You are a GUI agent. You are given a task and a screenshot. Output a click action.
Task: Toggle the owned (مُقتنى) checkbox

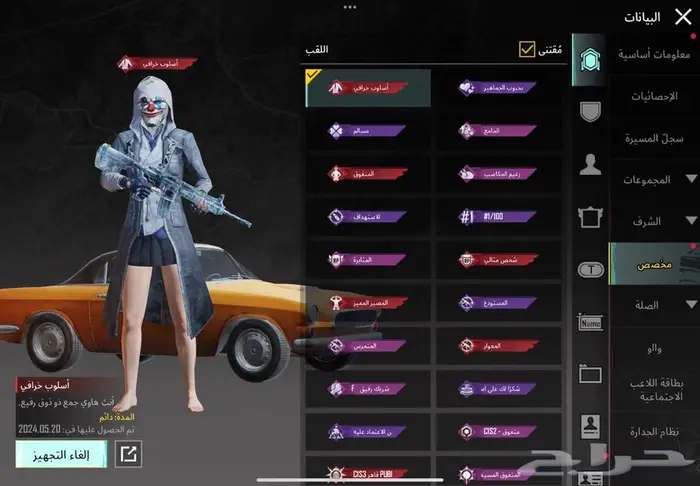tap(527, 49)
